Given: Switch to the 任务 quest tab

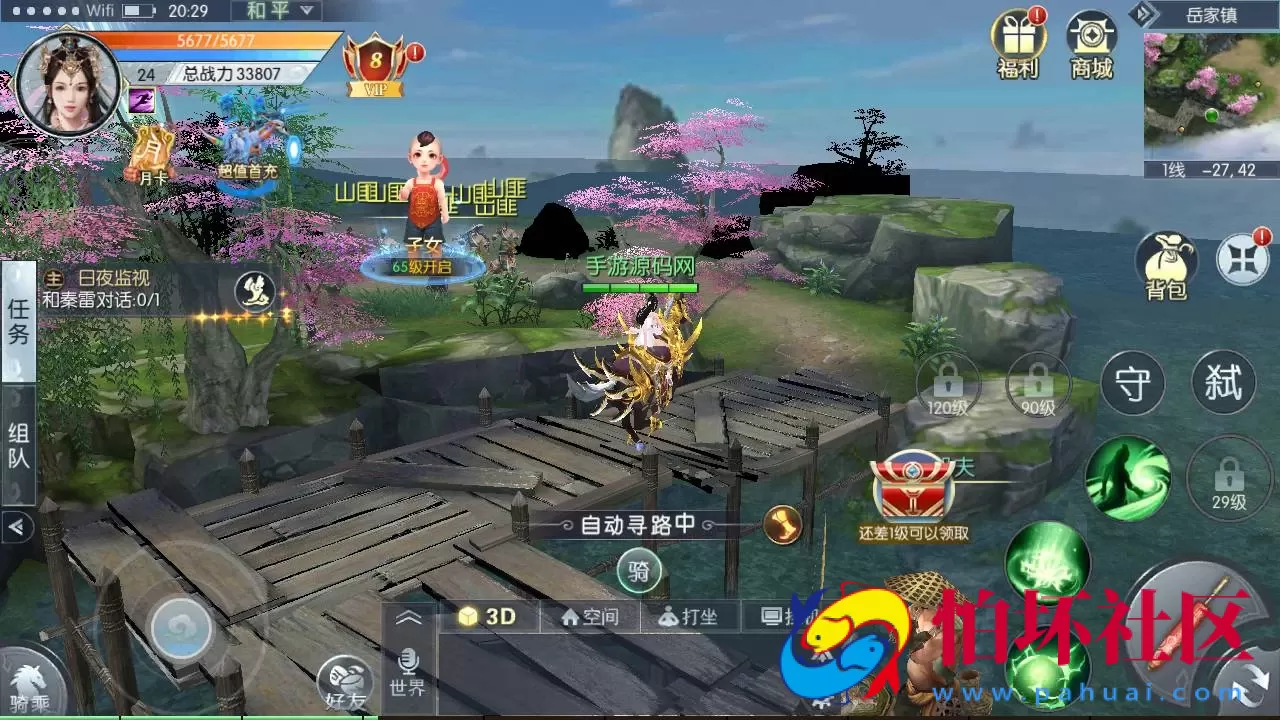Looking at the screenshot, I should tap(18, 322).
